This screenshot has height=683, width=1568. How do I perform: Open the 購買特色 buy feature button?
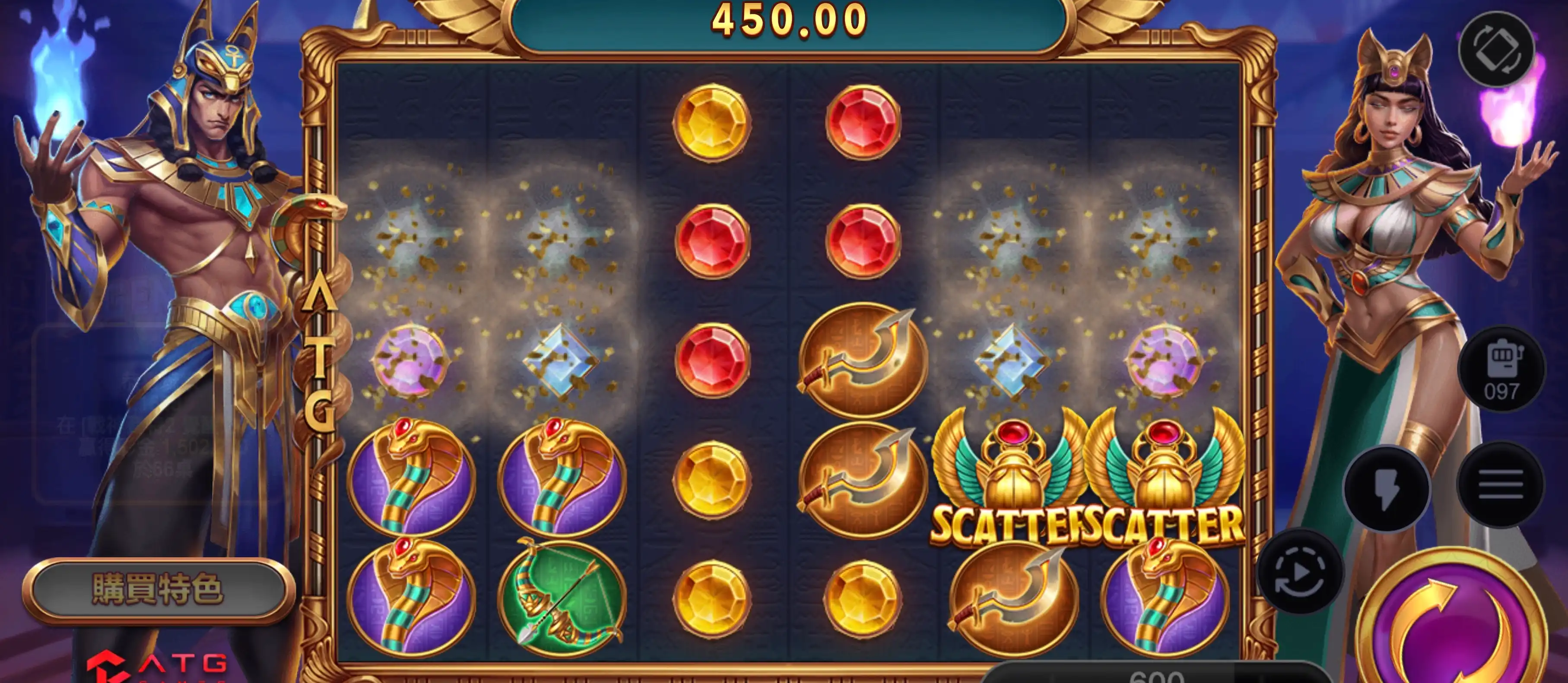coord(158,589)
